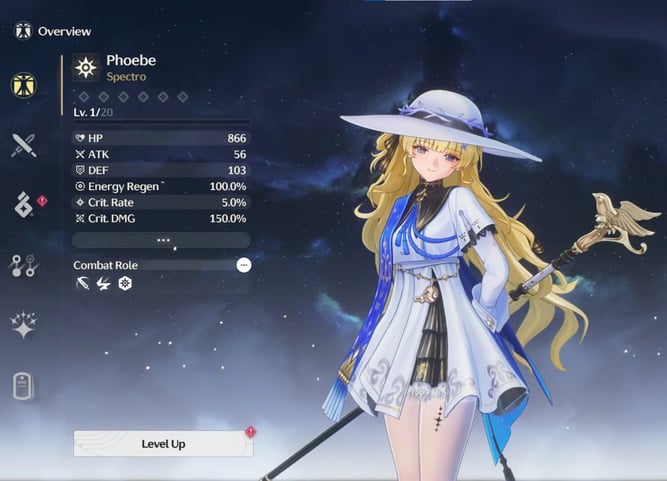Show Combat Role details via ellipsis button
Image resolution: width=667 pixels, height=481 pixels.
coord(243,265)
